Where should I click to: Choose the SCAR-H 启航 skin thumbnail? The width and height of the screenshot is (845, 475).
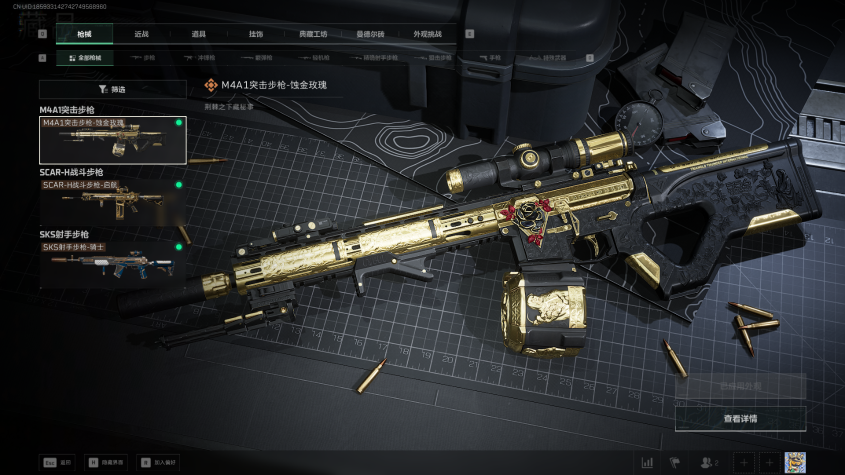coord(112,198)
